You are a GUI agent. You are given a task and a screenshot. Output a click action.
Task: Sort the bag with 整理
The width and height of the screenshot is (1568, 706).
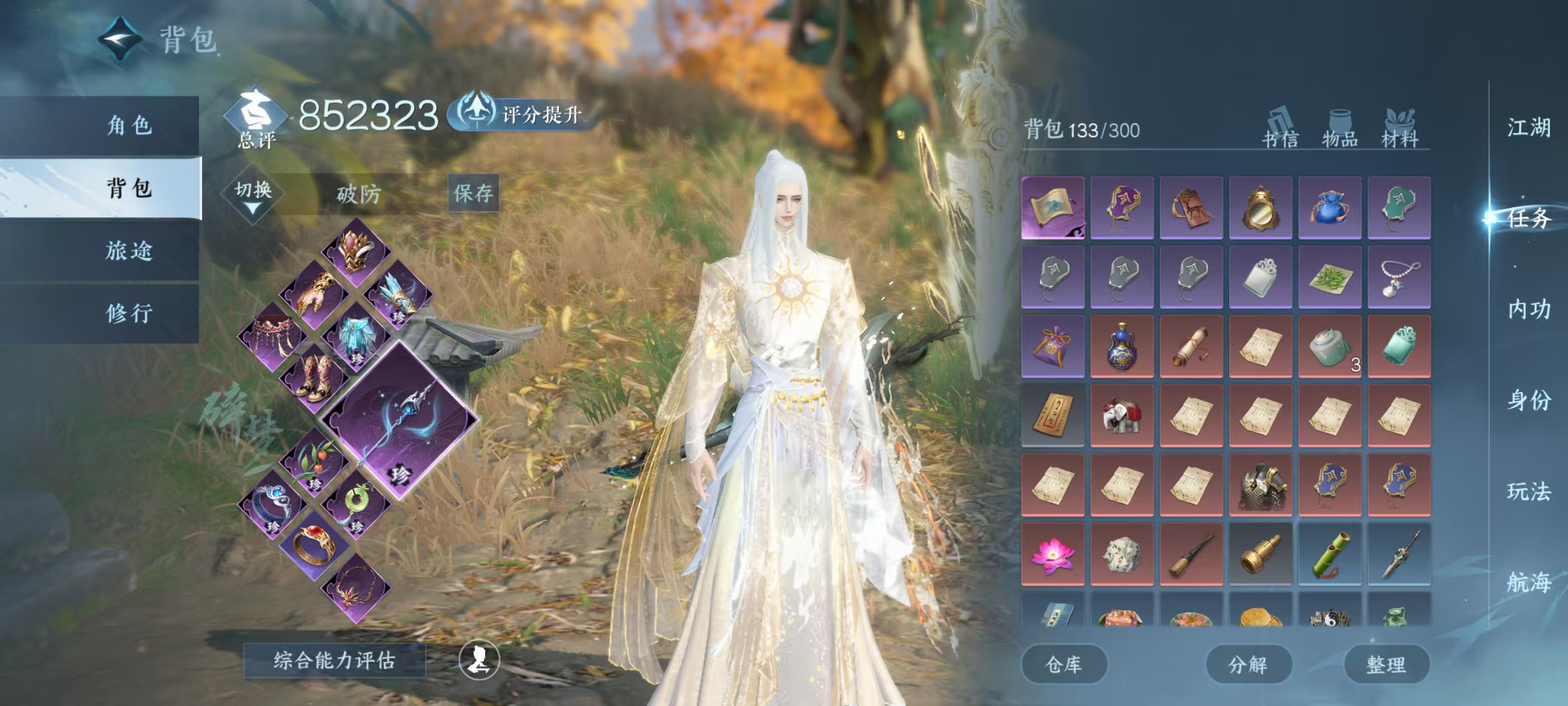coord(1386,664)
